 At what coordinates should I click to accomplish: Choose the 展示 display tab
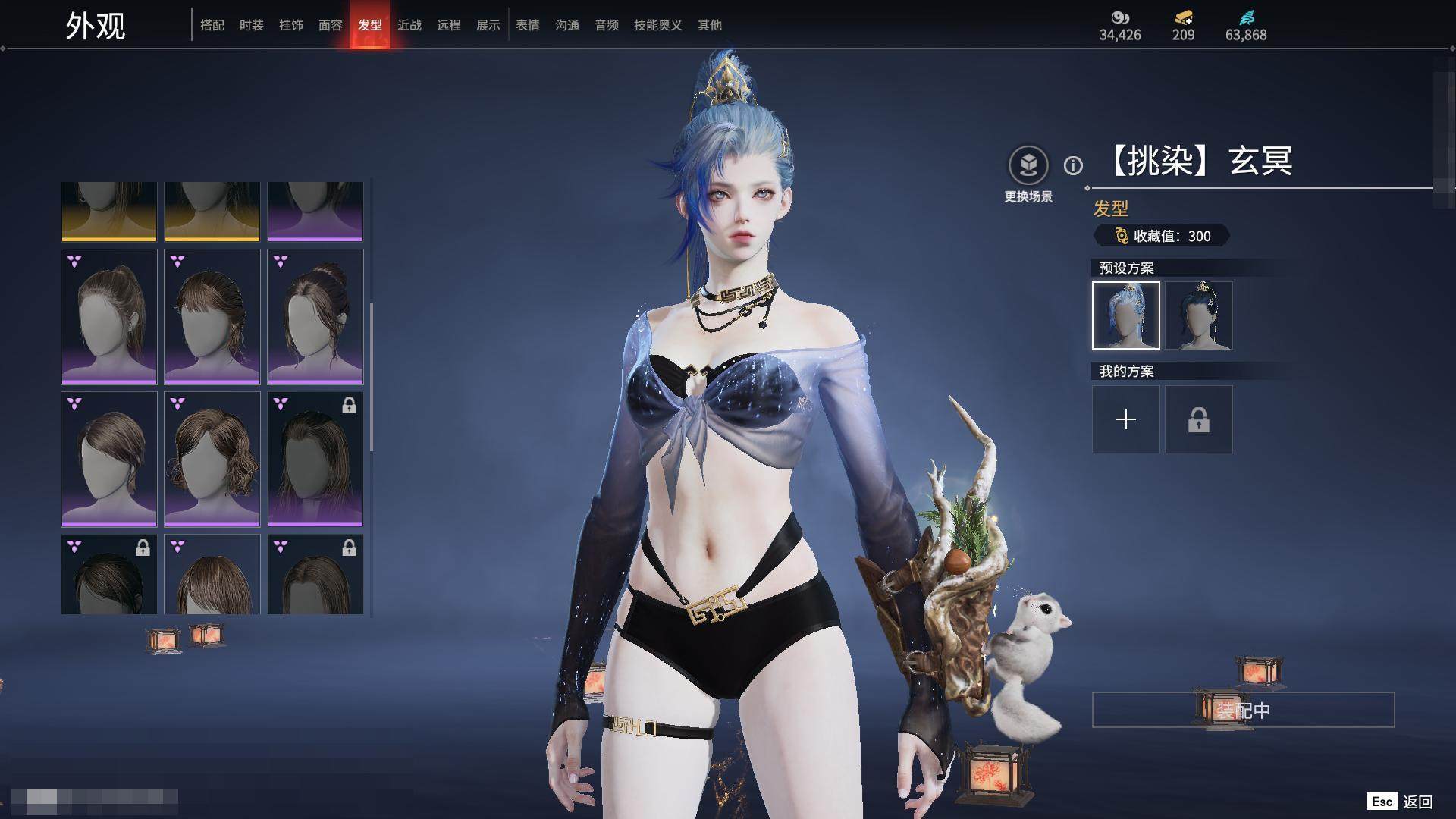[x=488, y=25]
